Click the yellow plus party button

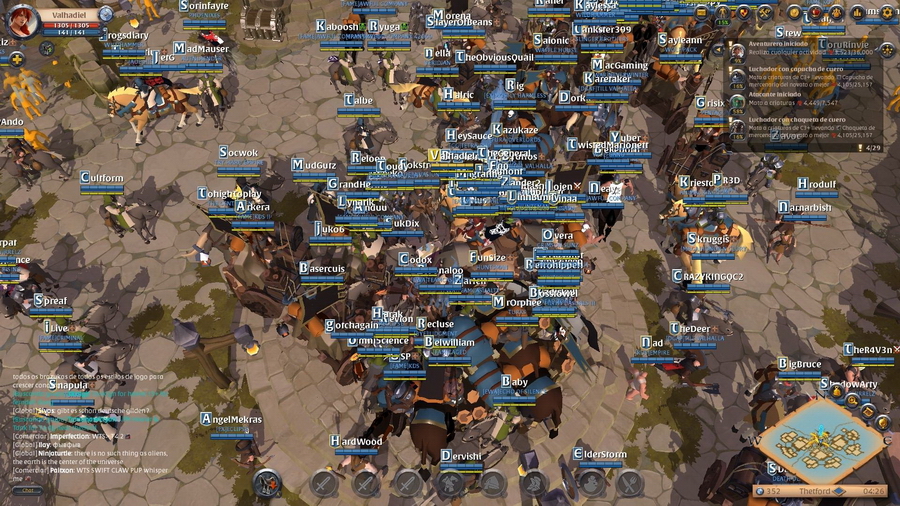17,58
